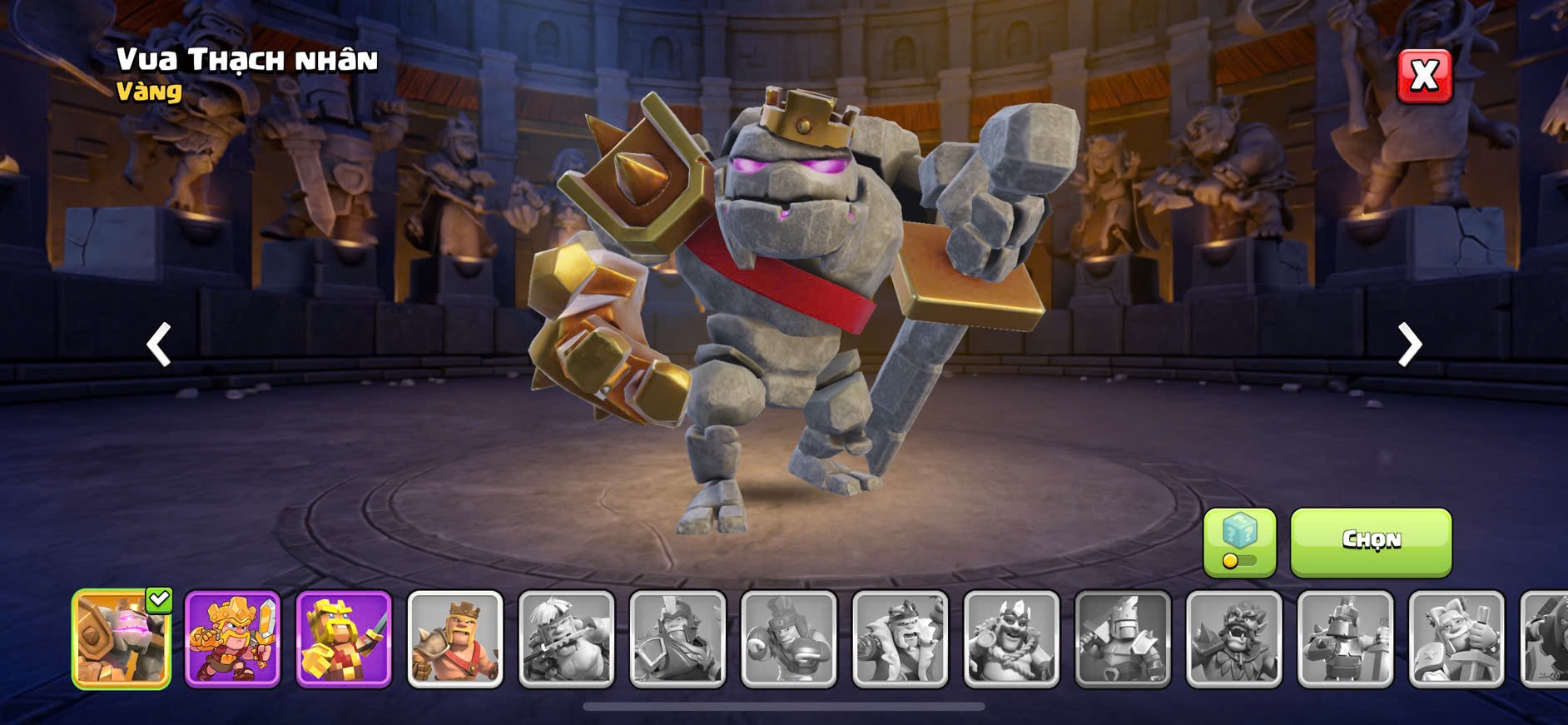Choose the greyed roaring leaf-armored king skin
This screenshot has height=725, width=1568.
[1234, 639]
